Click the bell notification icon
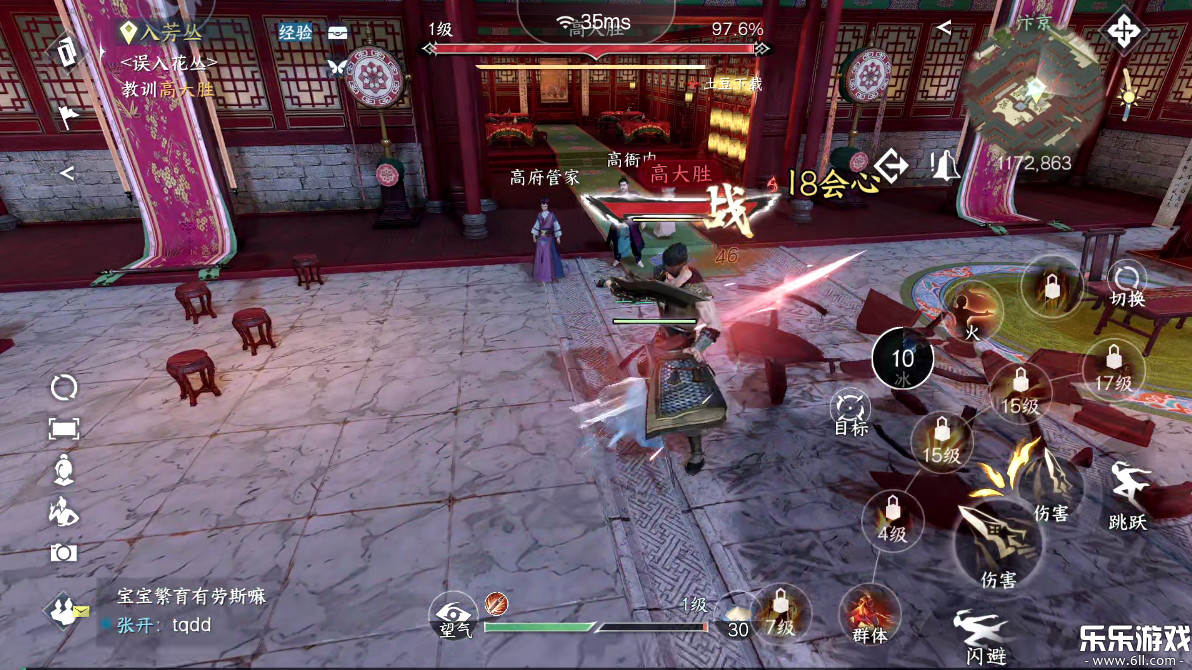1192x670 pixels. point(943,165)
